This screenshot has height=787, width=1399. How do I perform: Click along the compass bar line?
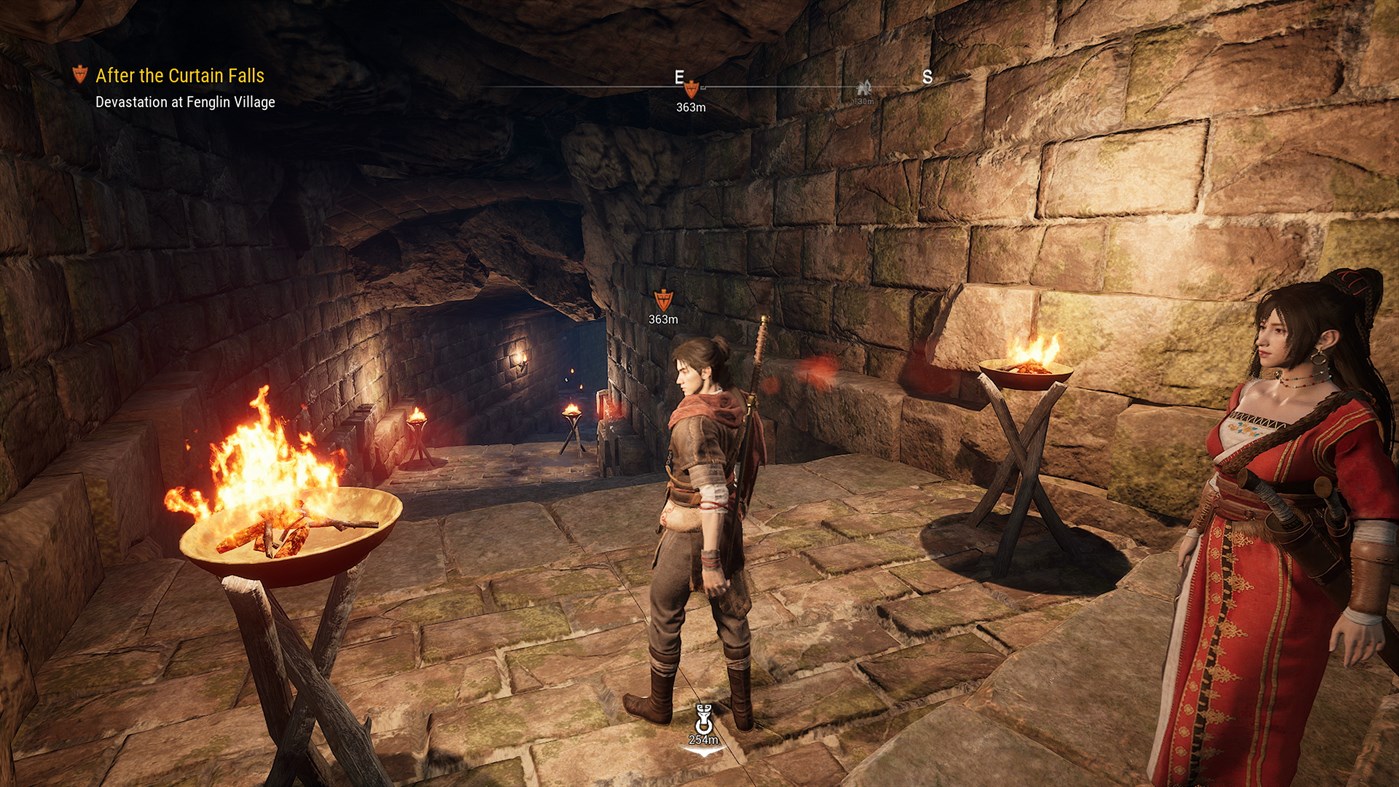pos(800,88)
